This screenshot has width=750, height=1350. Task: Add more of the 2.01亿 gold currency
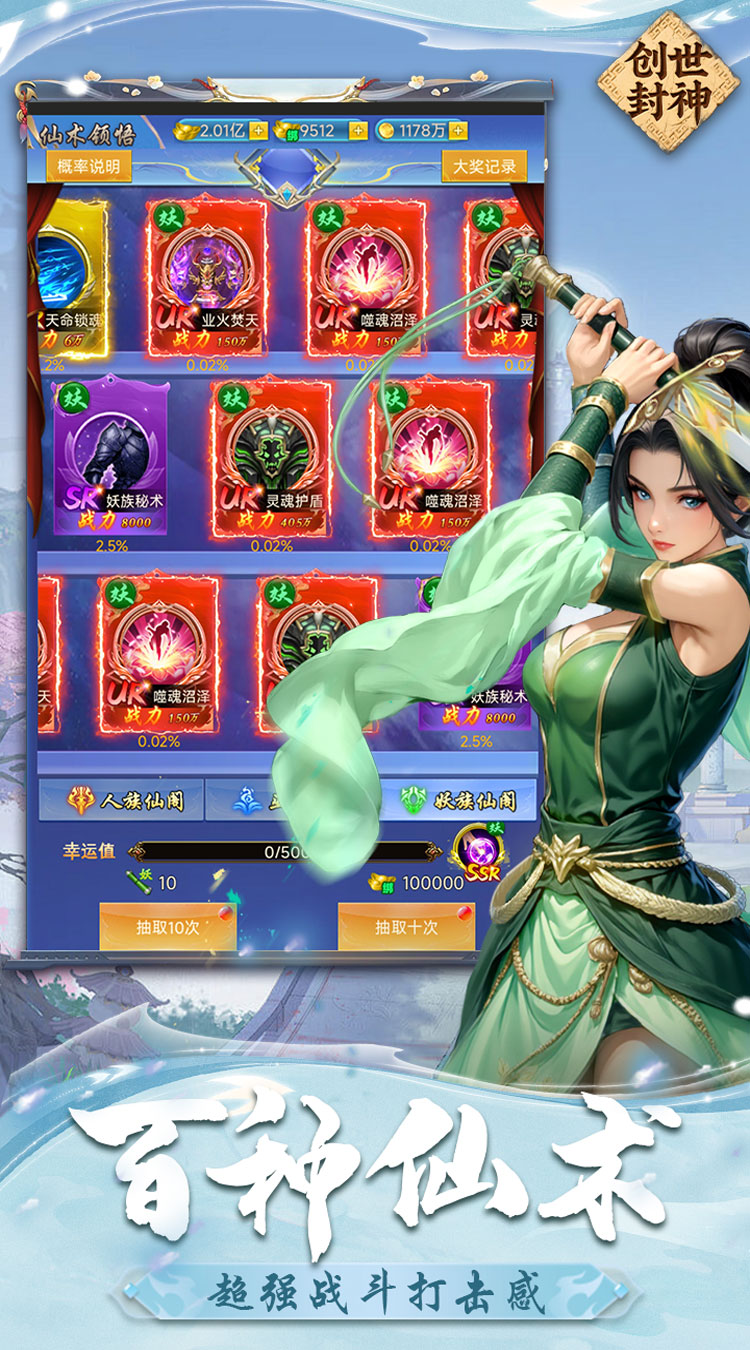click(x=258, y=131)
